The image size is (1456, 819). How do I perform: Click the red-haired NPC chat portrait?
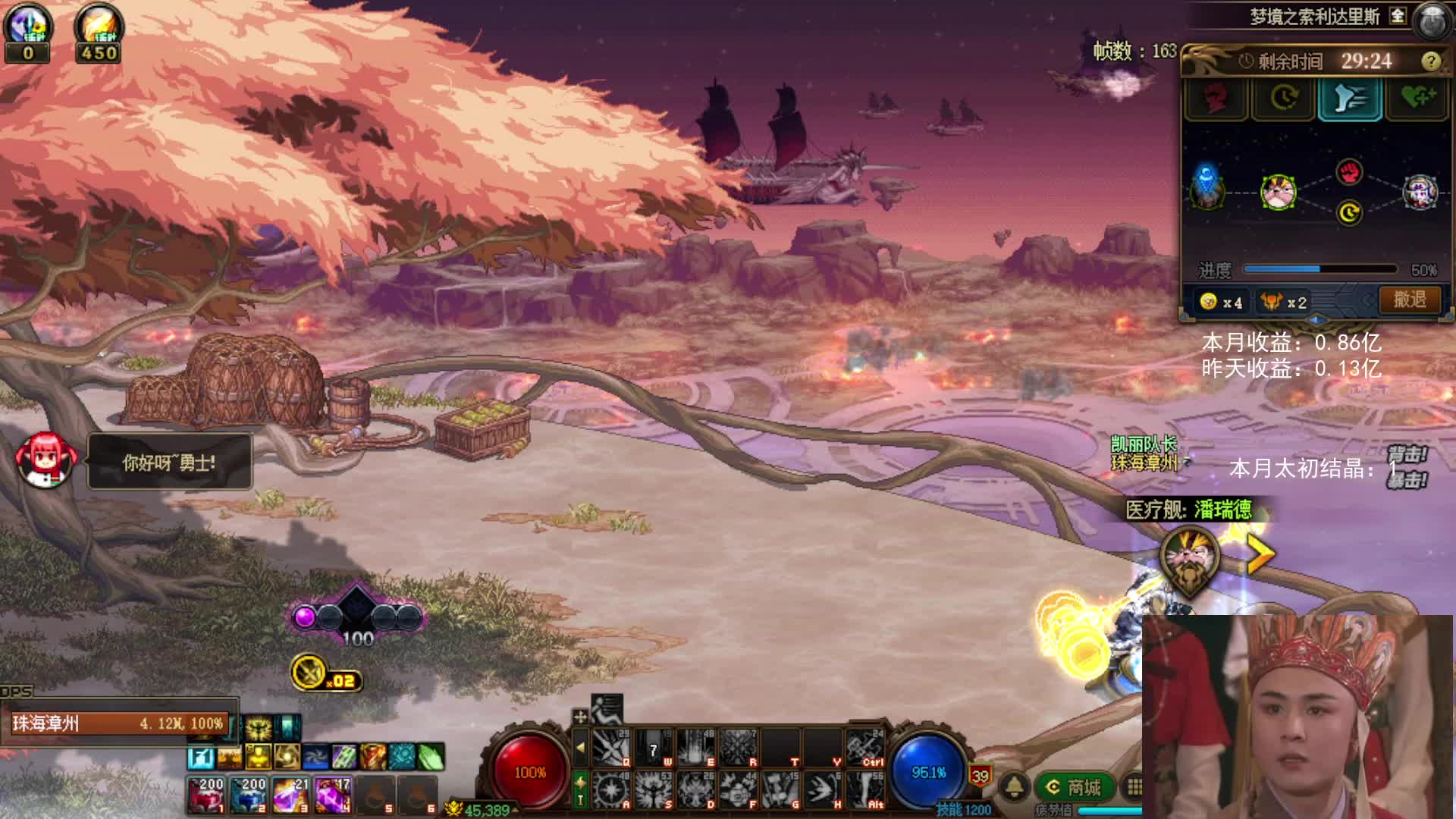pos(45,460)
